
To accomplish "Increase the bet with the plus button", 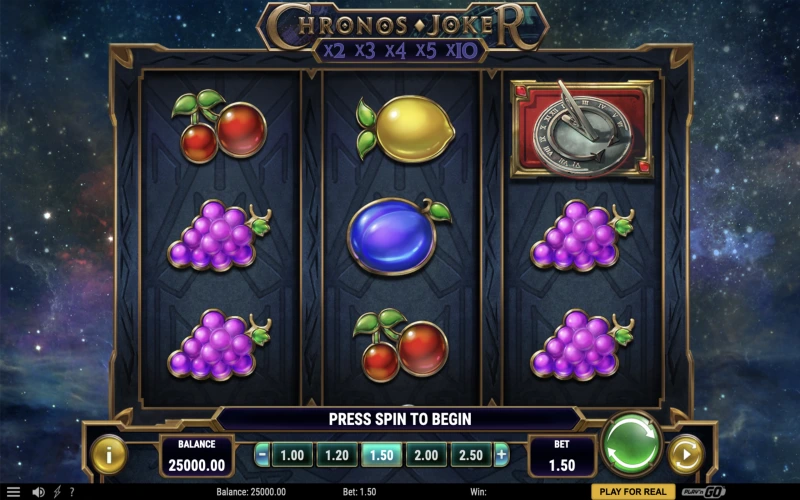I will (501, 456).
